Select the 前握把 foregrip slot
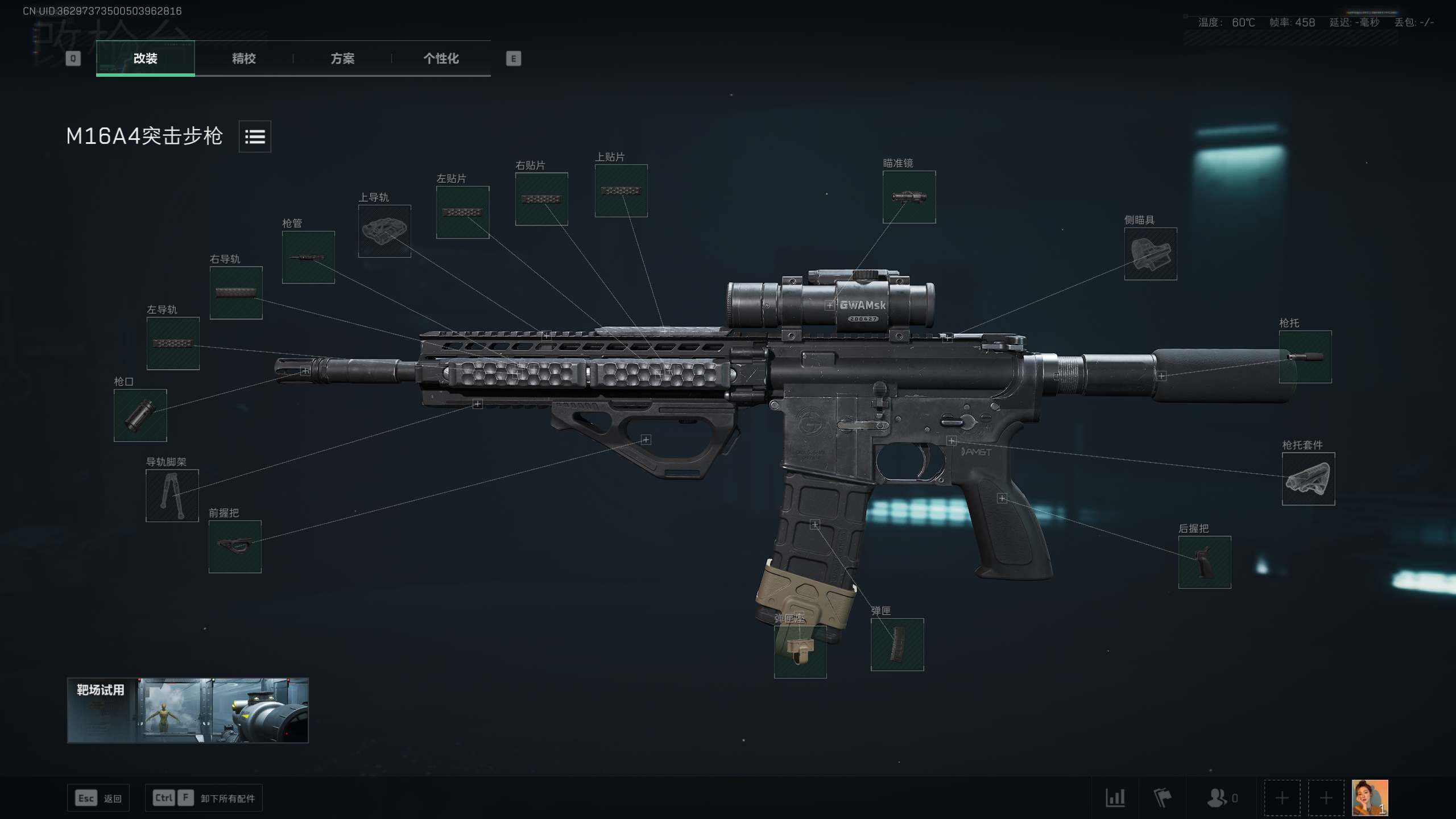 click(x=235, y=547)
